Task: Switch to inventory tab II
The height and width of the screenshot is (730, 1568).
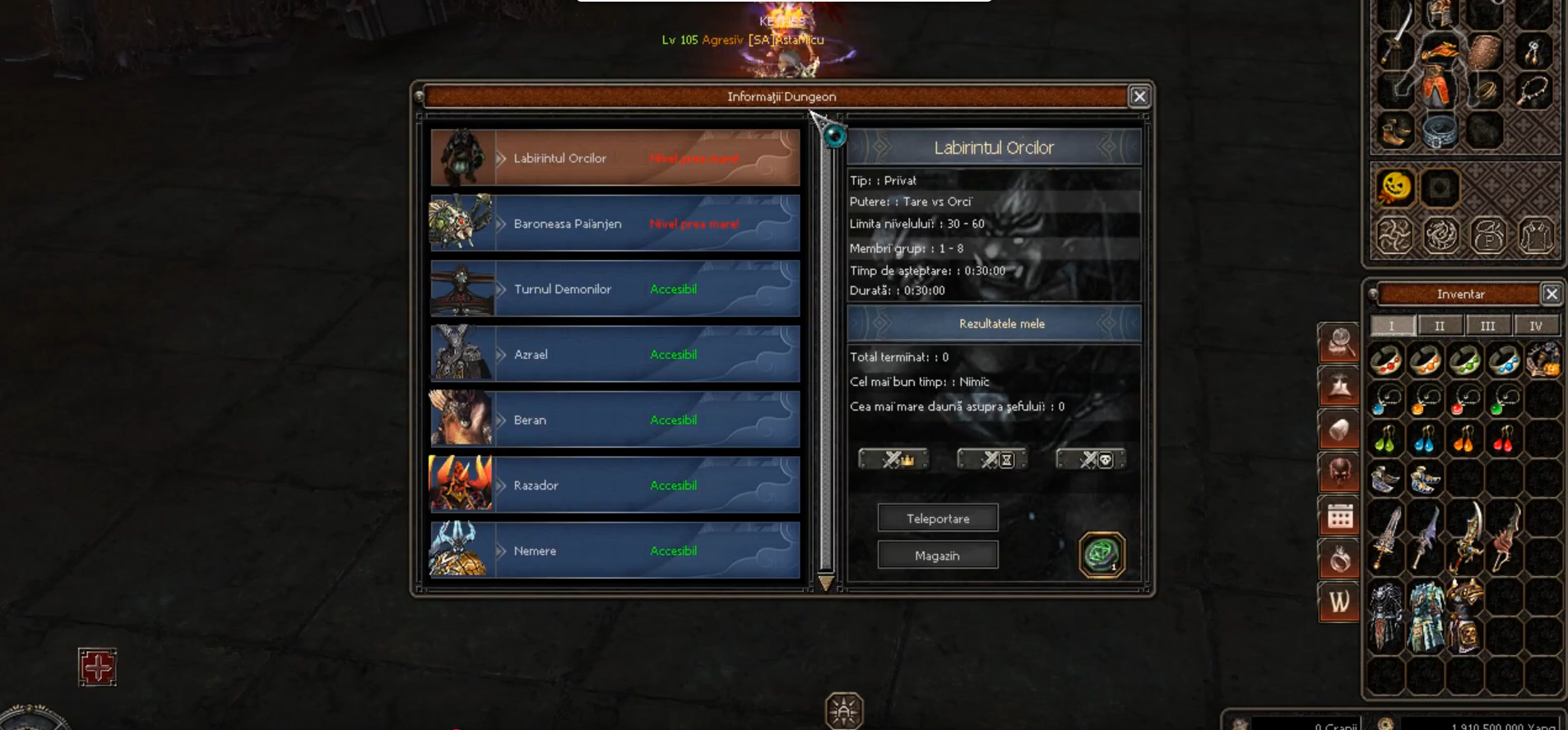Action: pyautogui.click(x=1440, y=326)
